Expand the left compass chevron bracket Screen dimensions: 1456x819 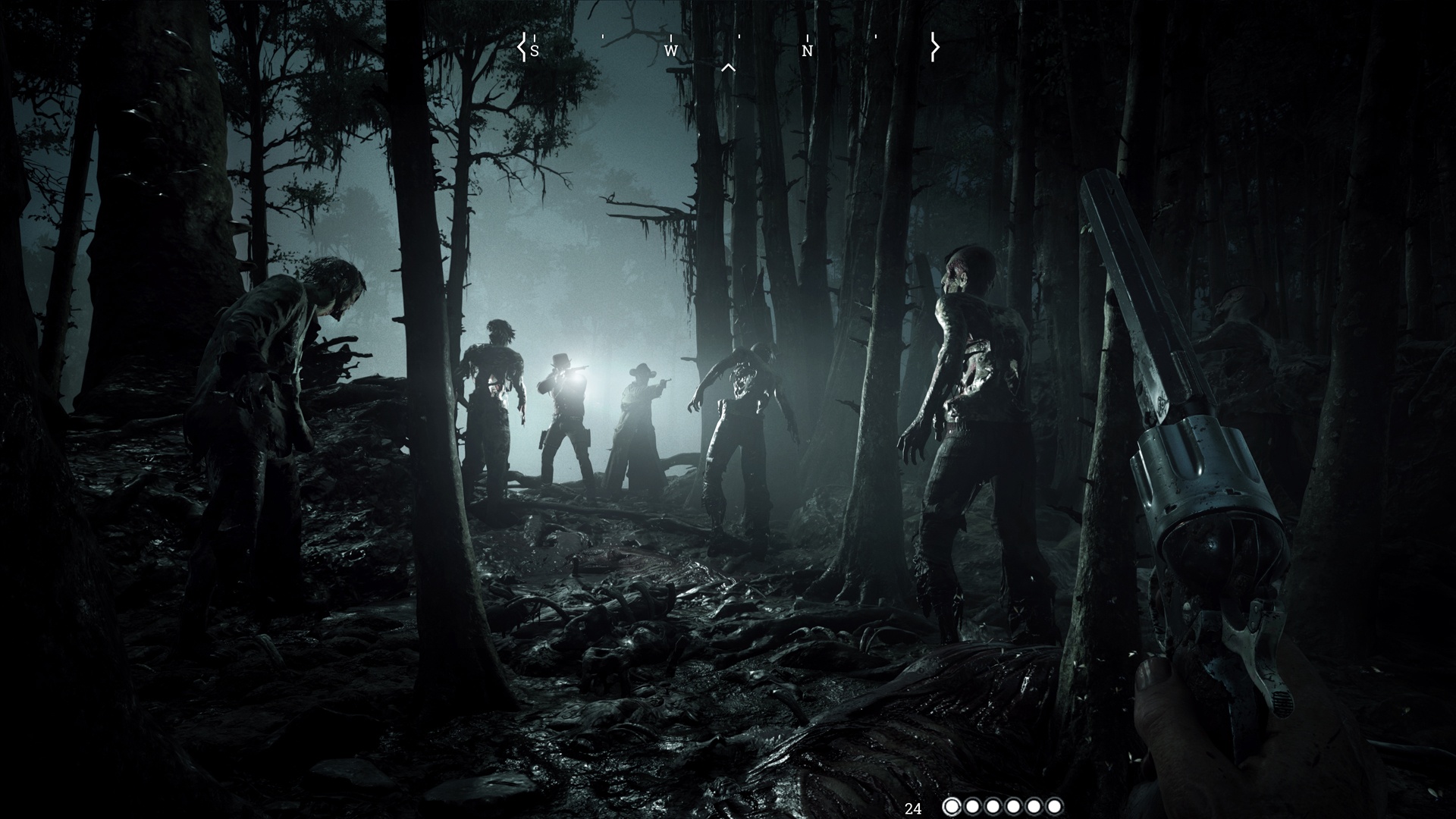tap(522, 47)
